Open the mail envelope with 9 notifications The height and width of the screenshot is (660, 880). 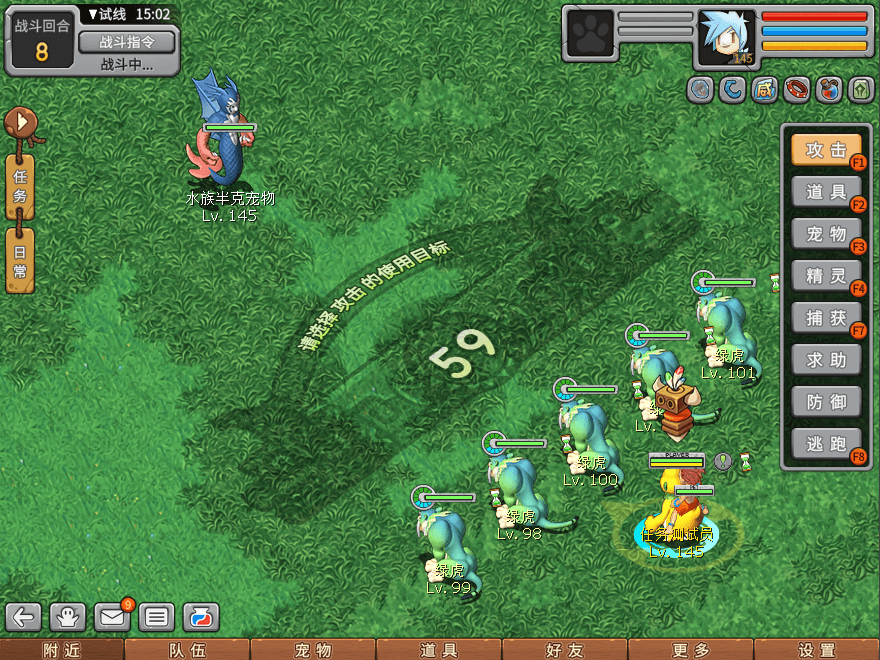(112, 617)
